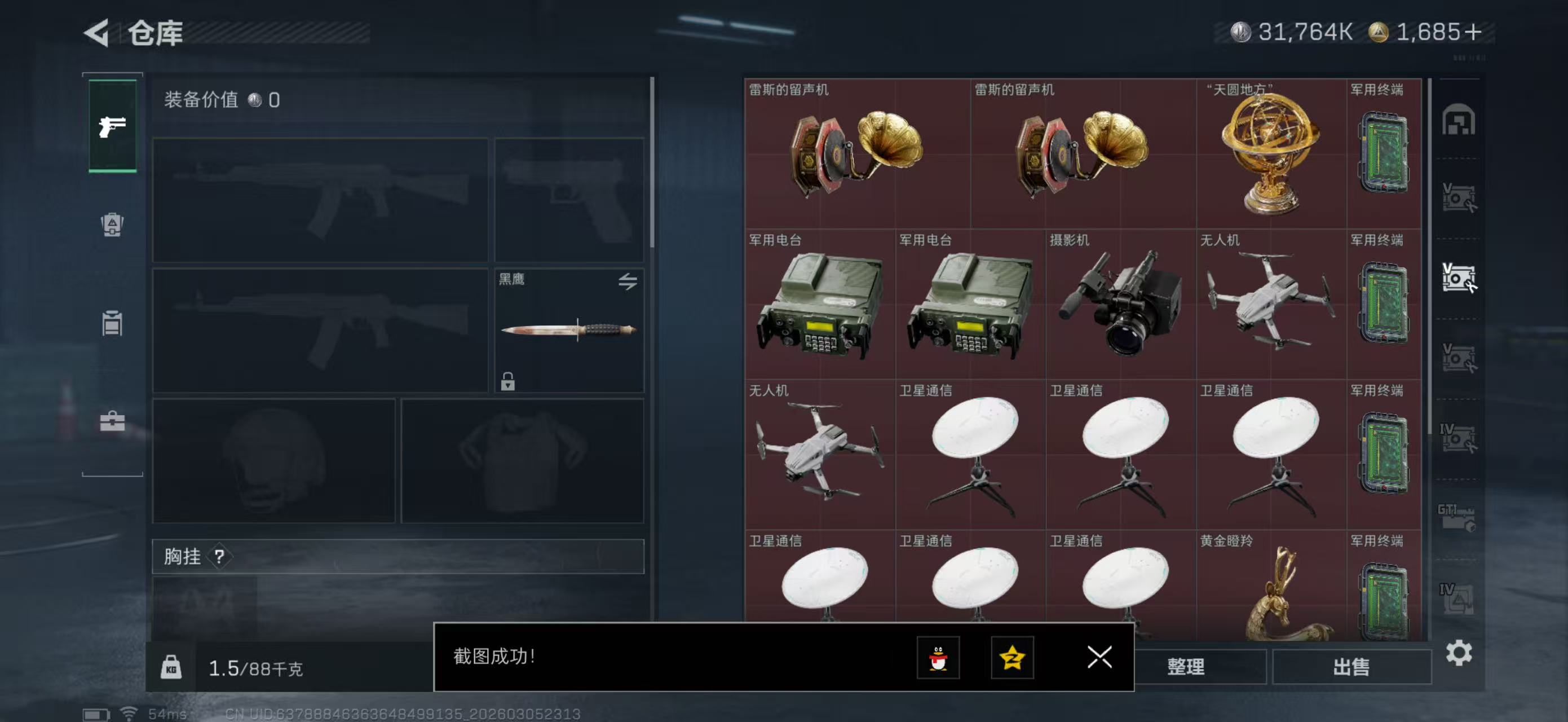Click the 1.5/88千克 weight indicator
The height and width of the screenshot is (722, 1568).
pos(257,668)
